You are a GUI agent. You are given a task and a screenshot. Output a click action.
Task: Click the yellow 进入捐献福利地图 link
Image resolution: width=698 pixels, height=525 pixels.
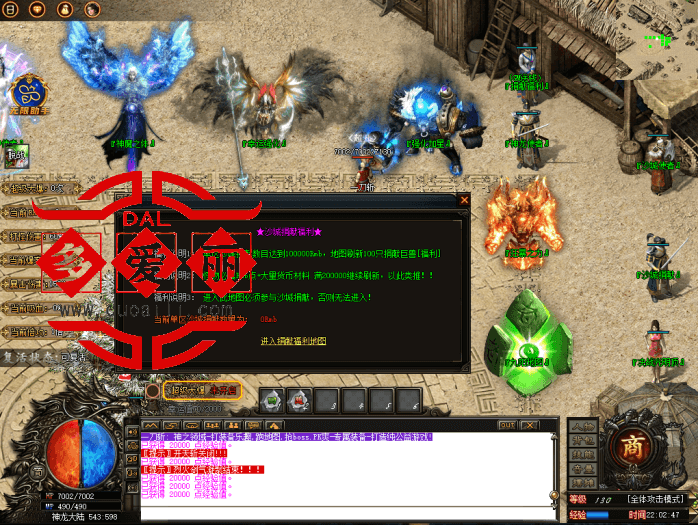(292, 341)
